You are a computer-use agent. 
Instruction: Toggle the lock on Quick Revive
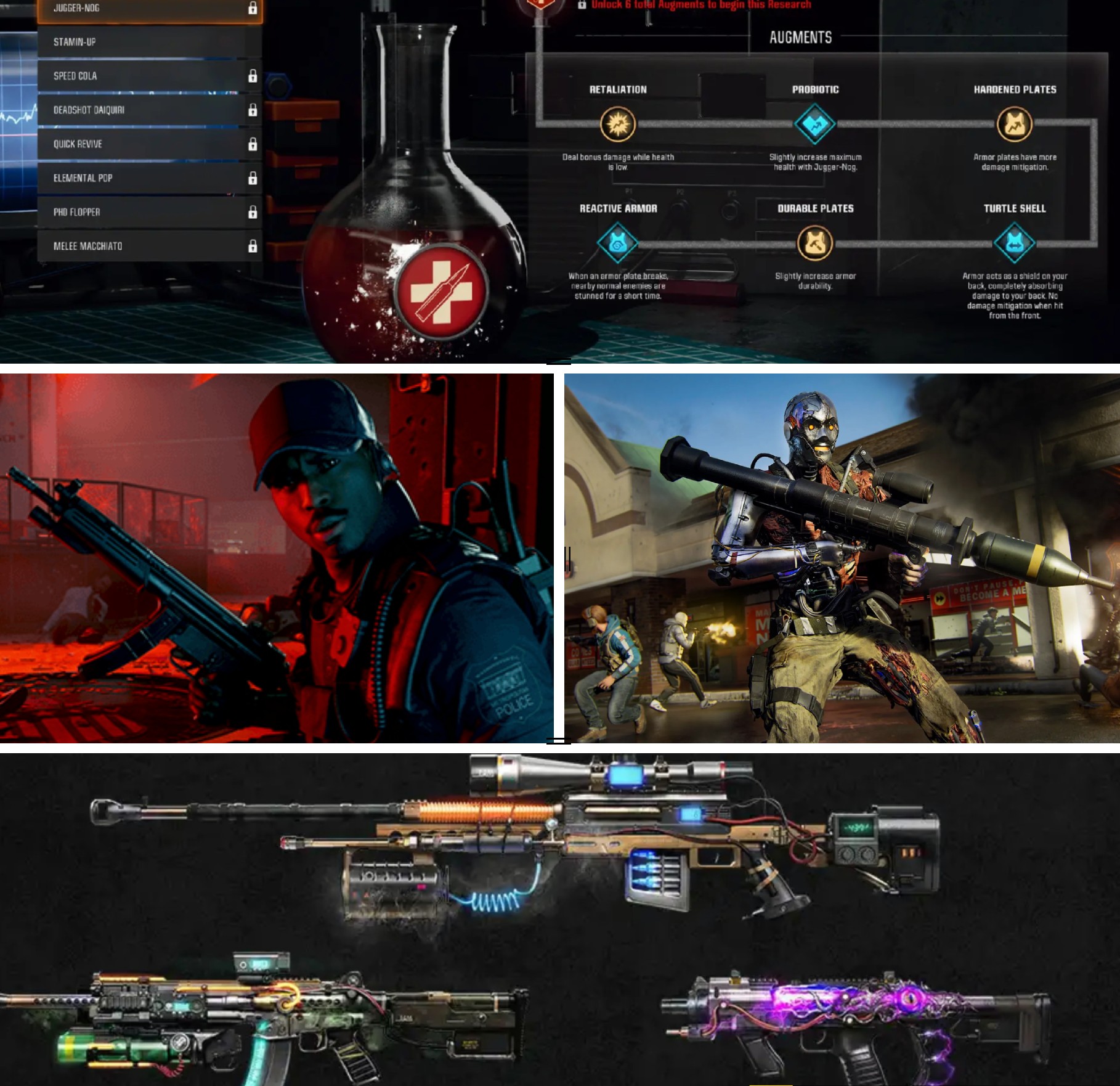[253, 143]
